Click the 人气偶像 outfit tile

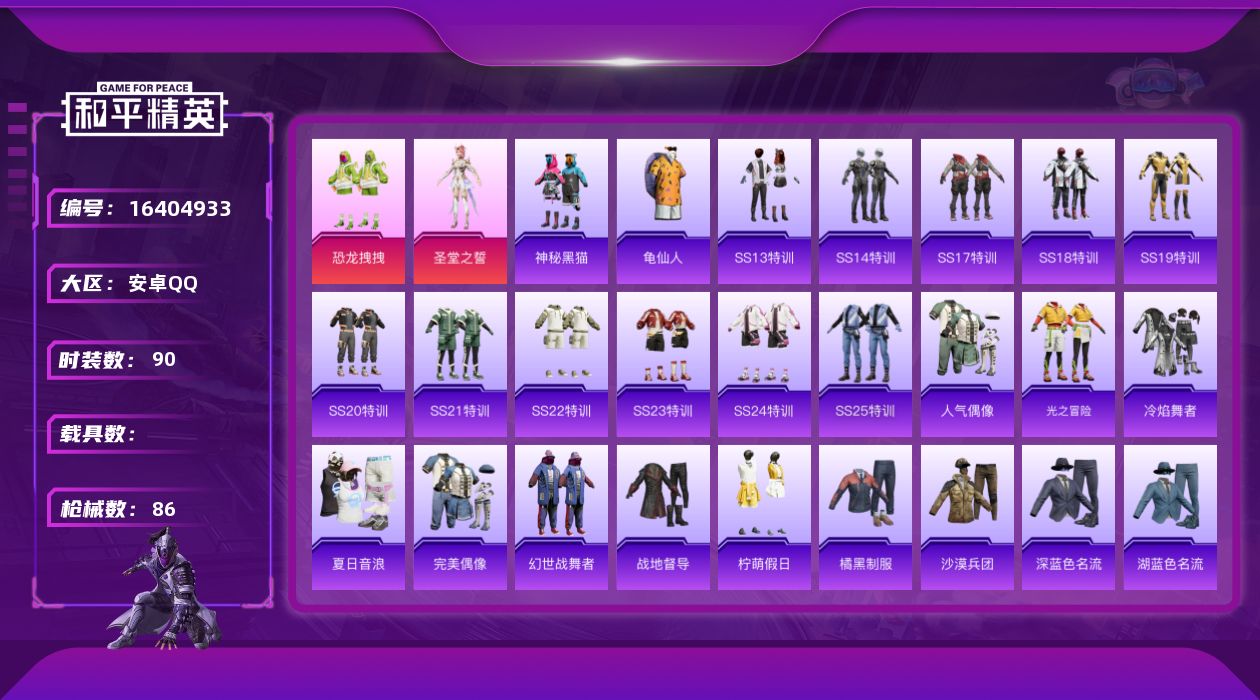(967, 364)
